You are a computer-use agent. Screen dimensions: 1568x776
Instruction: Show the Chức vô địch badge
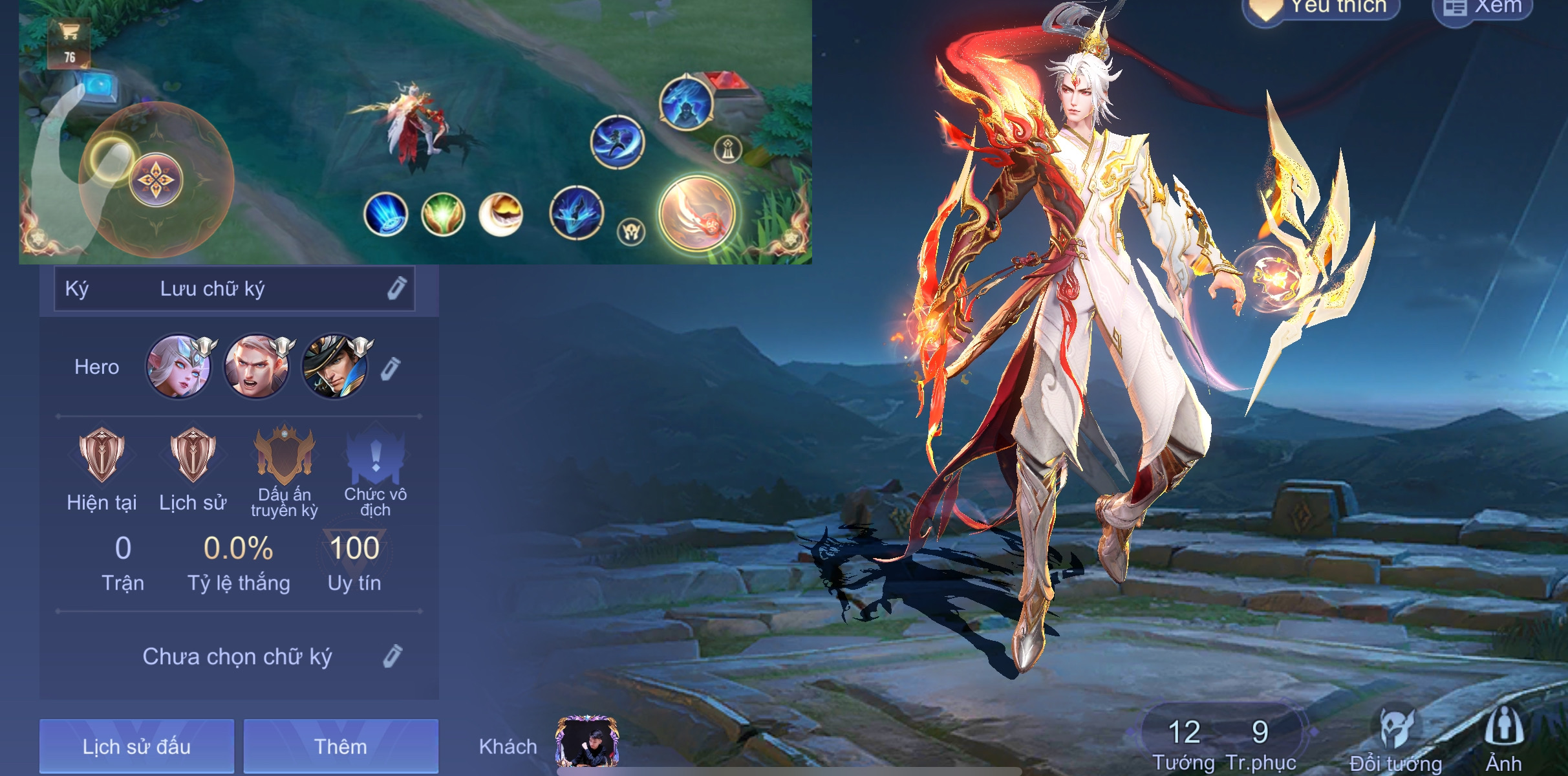coord(375,456)
